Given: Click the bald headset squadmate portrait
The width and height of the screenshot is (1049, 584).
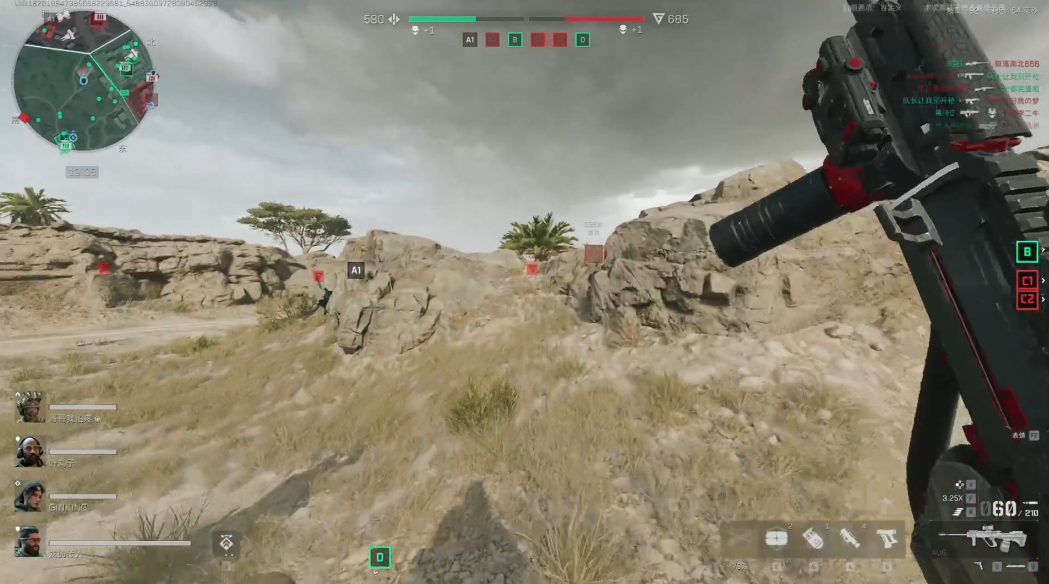Looking at the screenshot, I should (x=29, y=451).
